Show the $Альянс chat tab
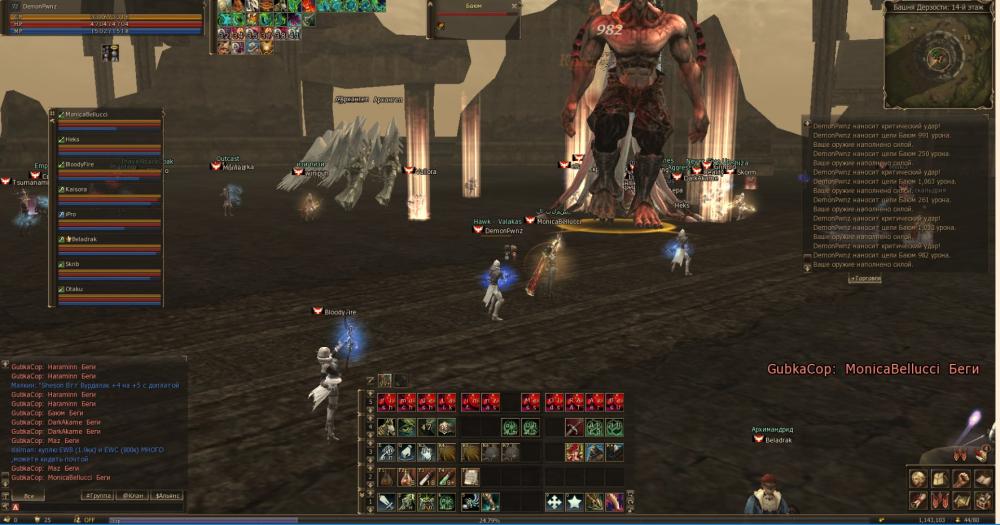1000x525 pixels. tap(167, 495)
